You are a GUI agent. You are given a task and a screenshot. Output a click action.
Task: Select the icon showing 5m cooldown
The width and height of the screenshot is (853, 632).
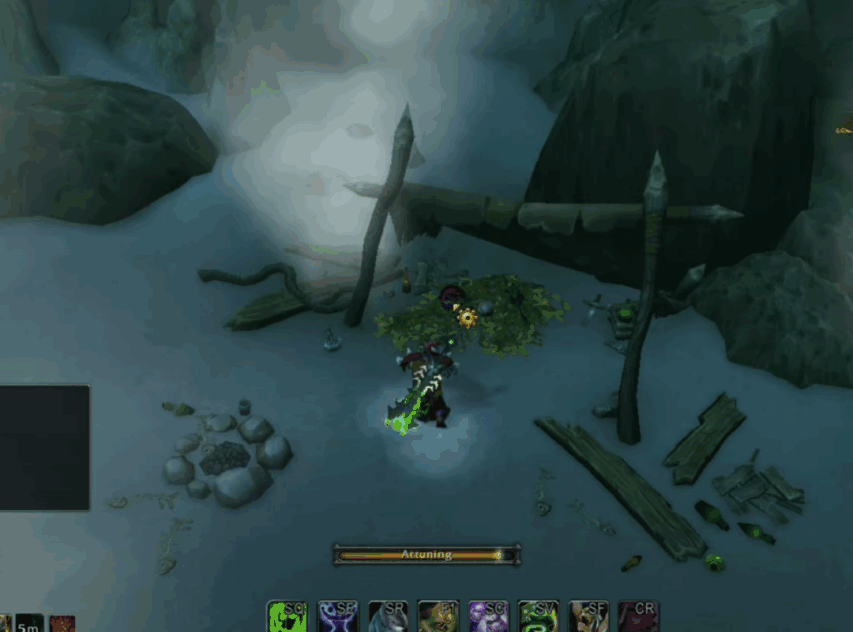coord(29,624)
